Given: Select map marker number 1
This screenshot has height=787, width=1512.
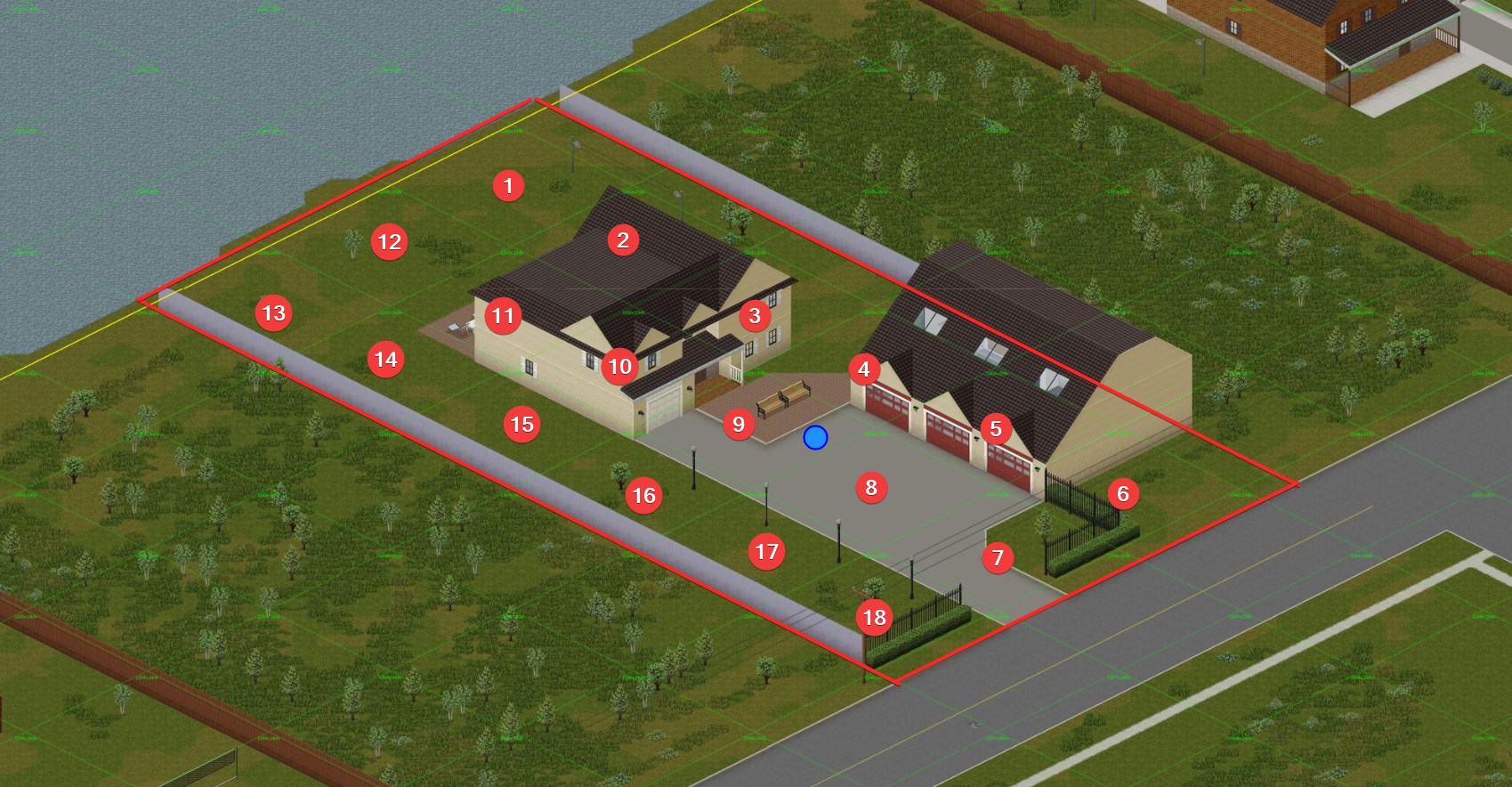Looking at the screenshot, I should (x=508, y=185).
